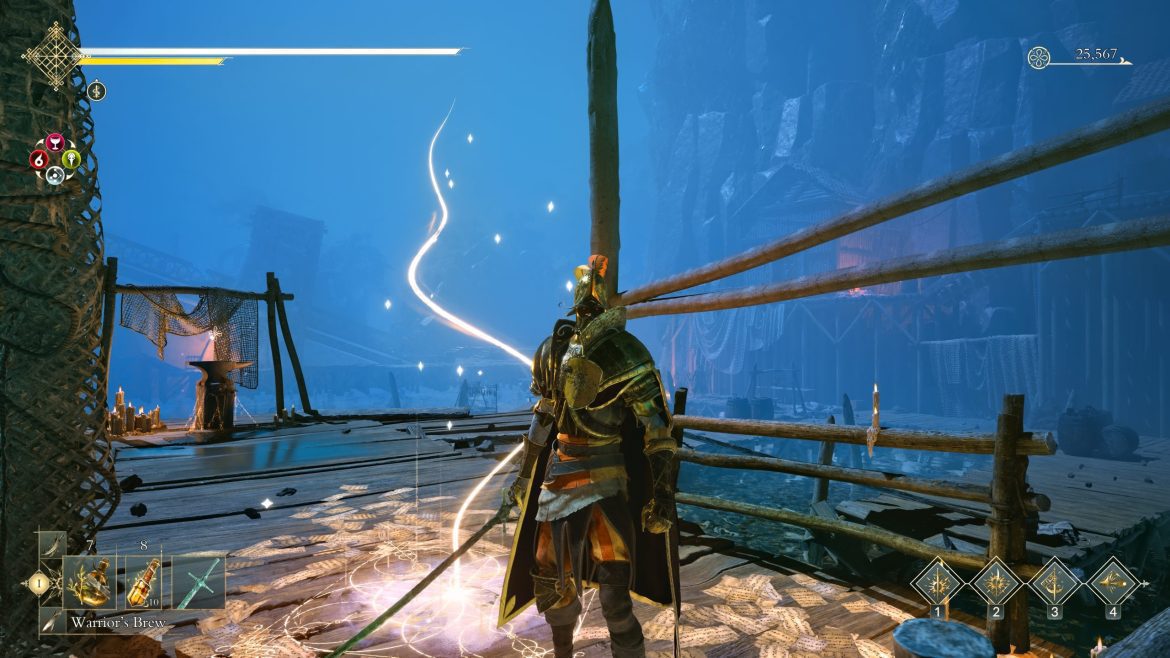
Task: Choose the green torch affinity orb
Action: pos(71,159)
